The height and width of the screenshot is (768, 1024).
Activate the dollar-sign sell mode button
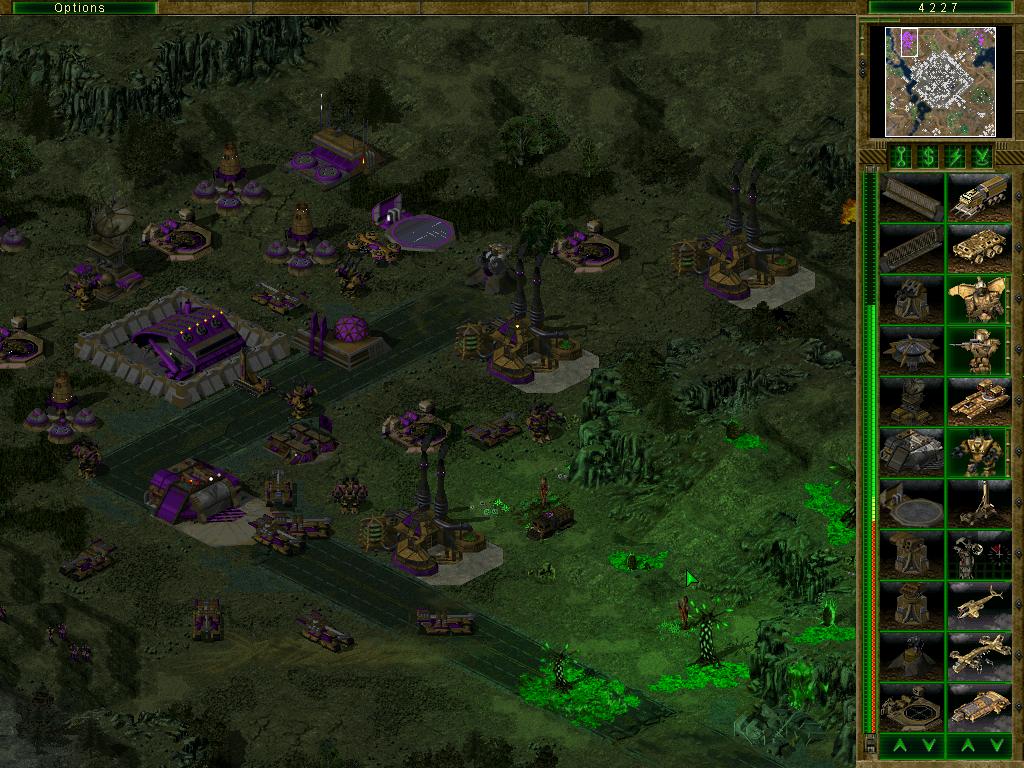pyautogui.click(x=927, y=155)
